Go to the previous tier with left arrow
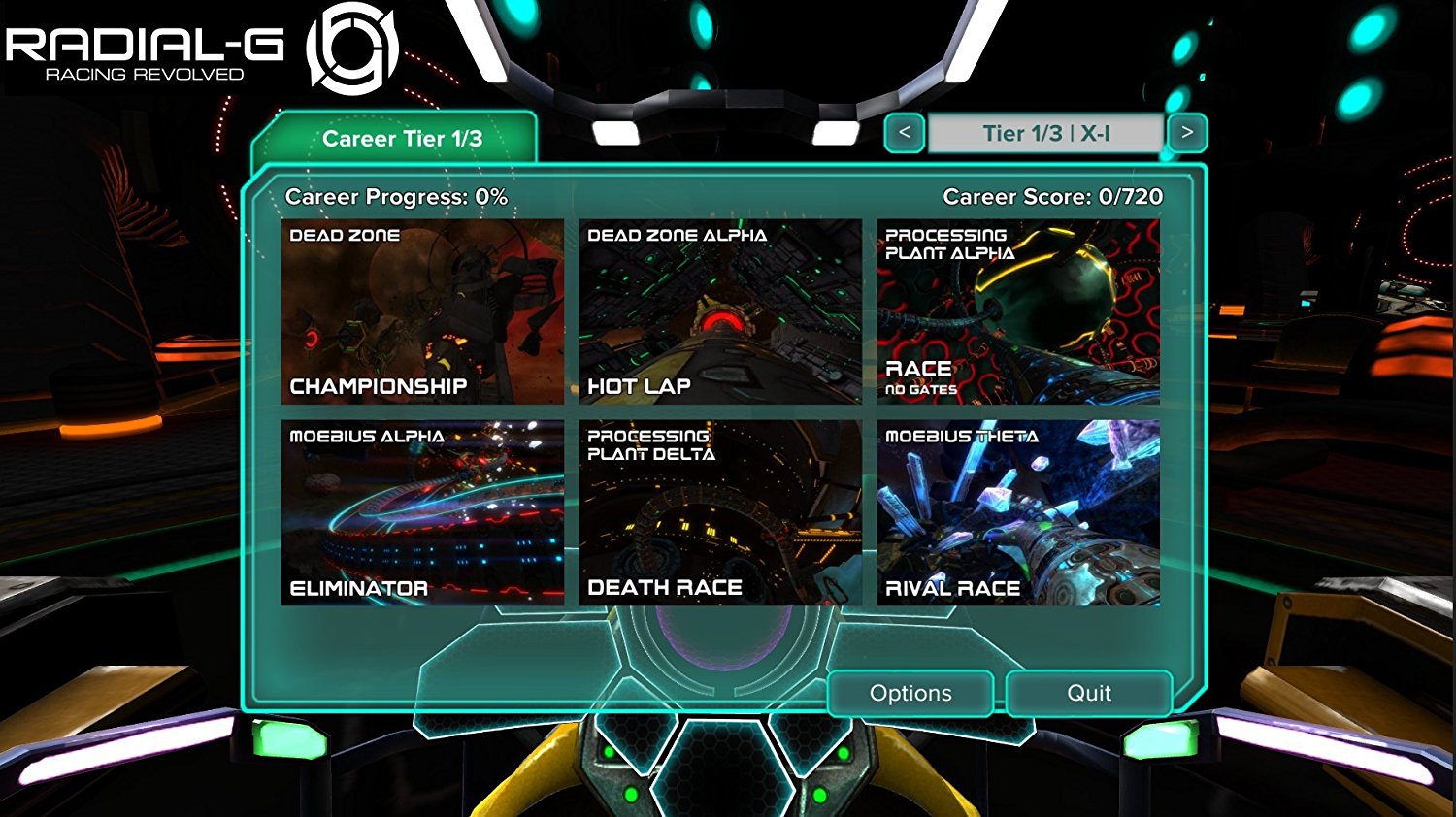Viewport: 1456px width, 817px height. 905,133
